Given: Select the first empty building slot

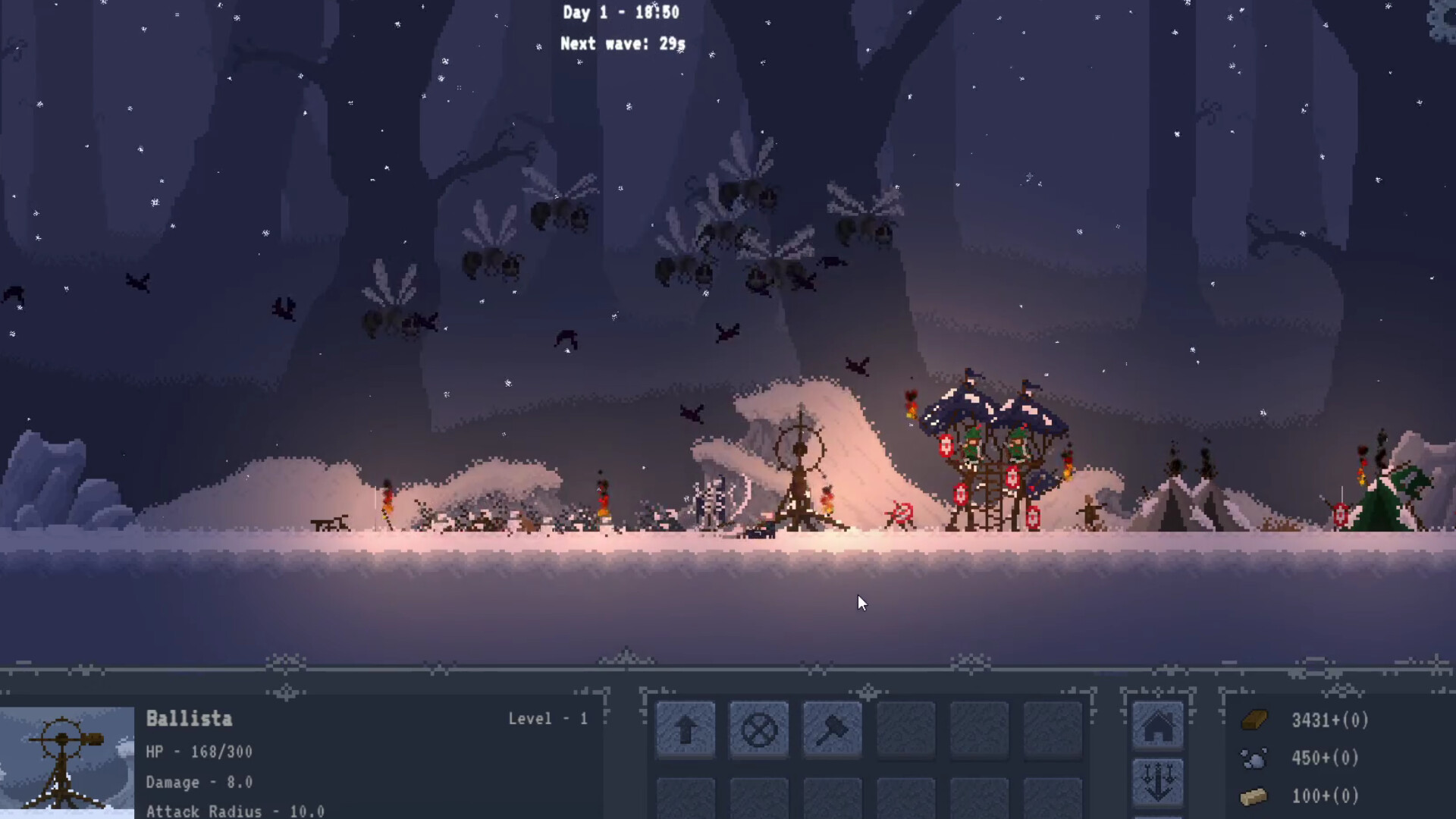Looking at the screenshot, I should (905, 730).
